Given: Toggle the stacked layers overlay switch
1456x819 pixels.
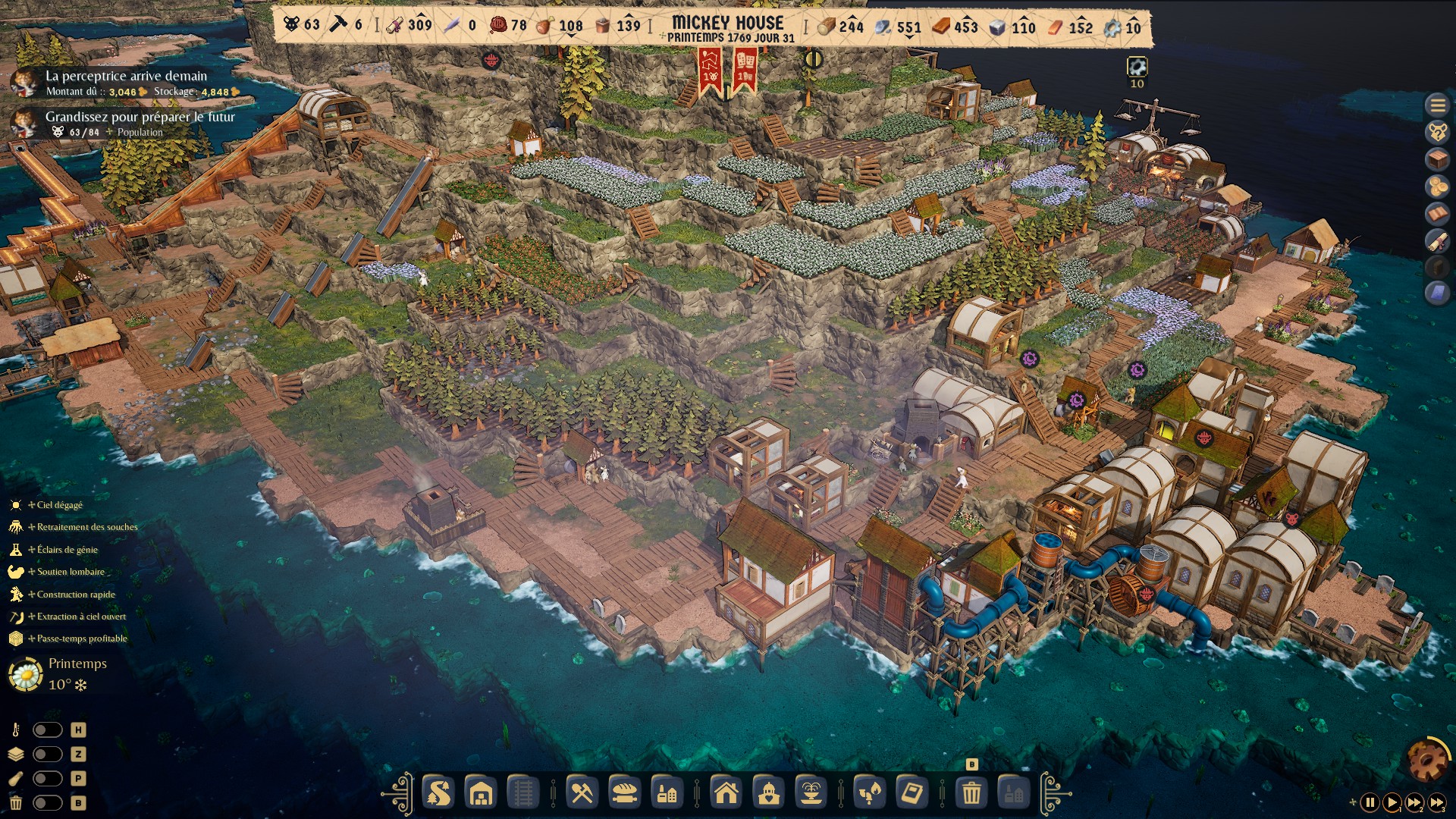Looking at the screenshot, I should [47, 755].
